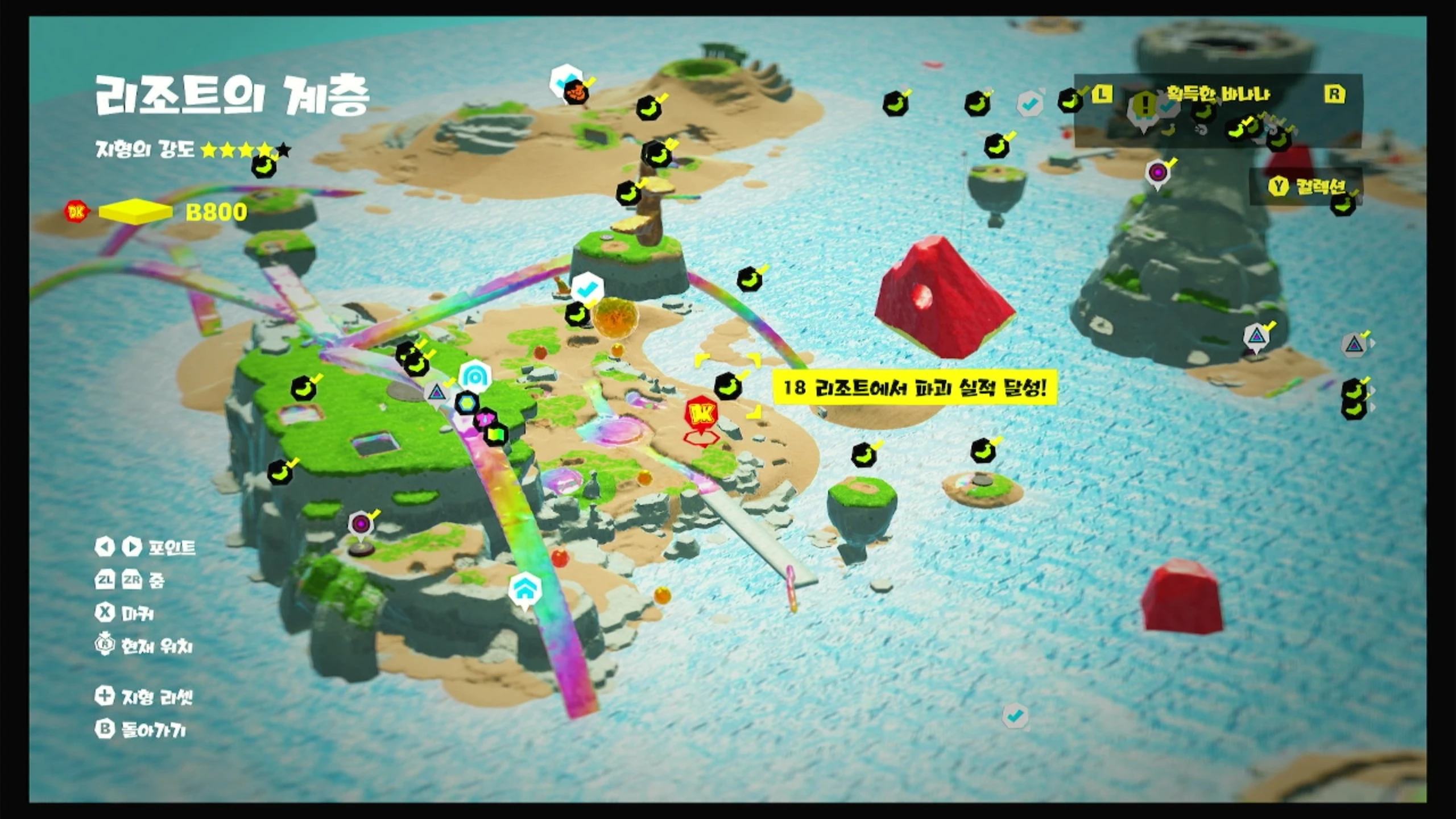Select the green-yellow flag marker
Viewport: 1456px width, 819px height.
tap(495, 435)
